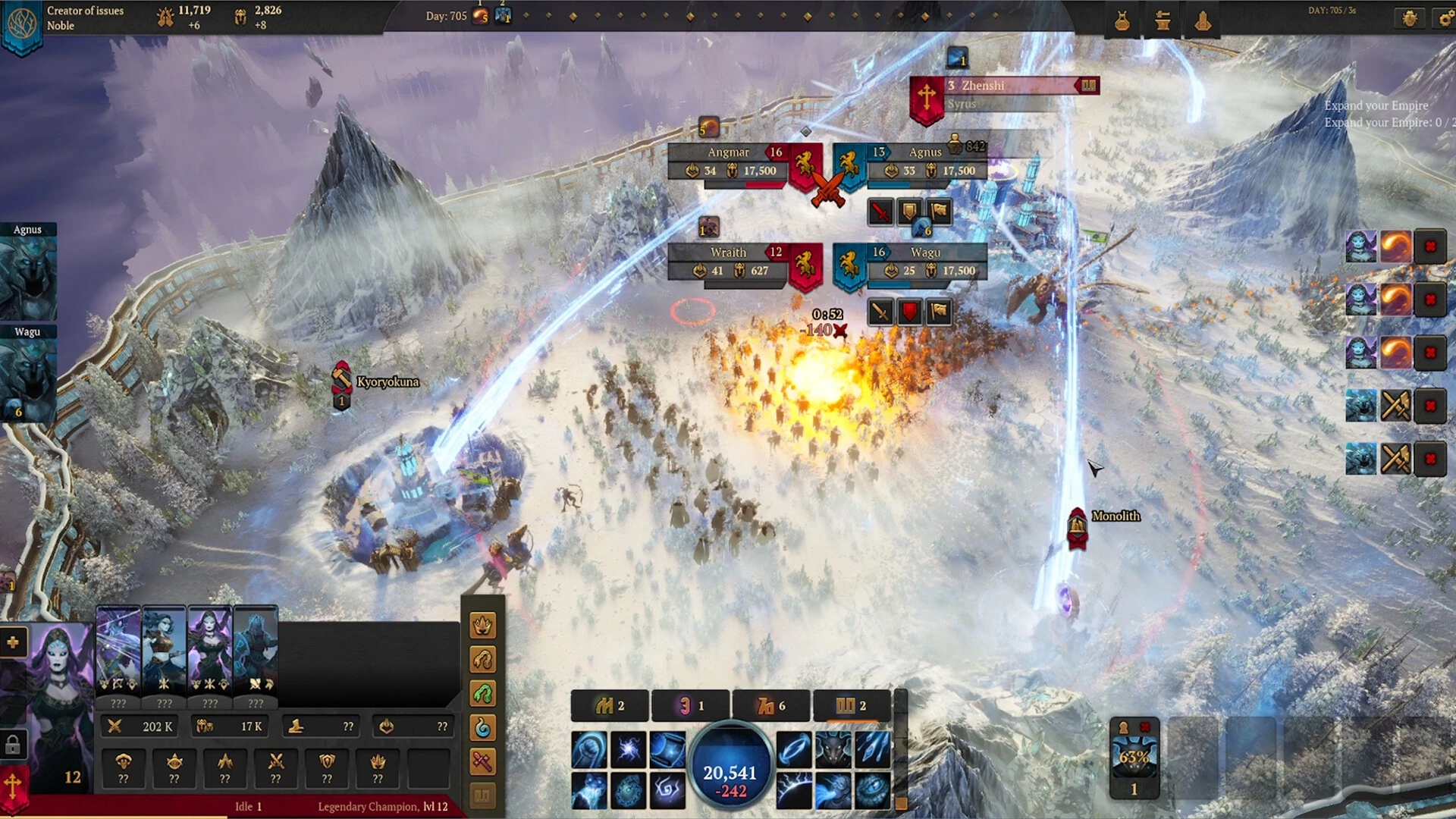Click the gold plus button above hero portrait
This screenshot has width=1456, height=819.
coord(13,642)
